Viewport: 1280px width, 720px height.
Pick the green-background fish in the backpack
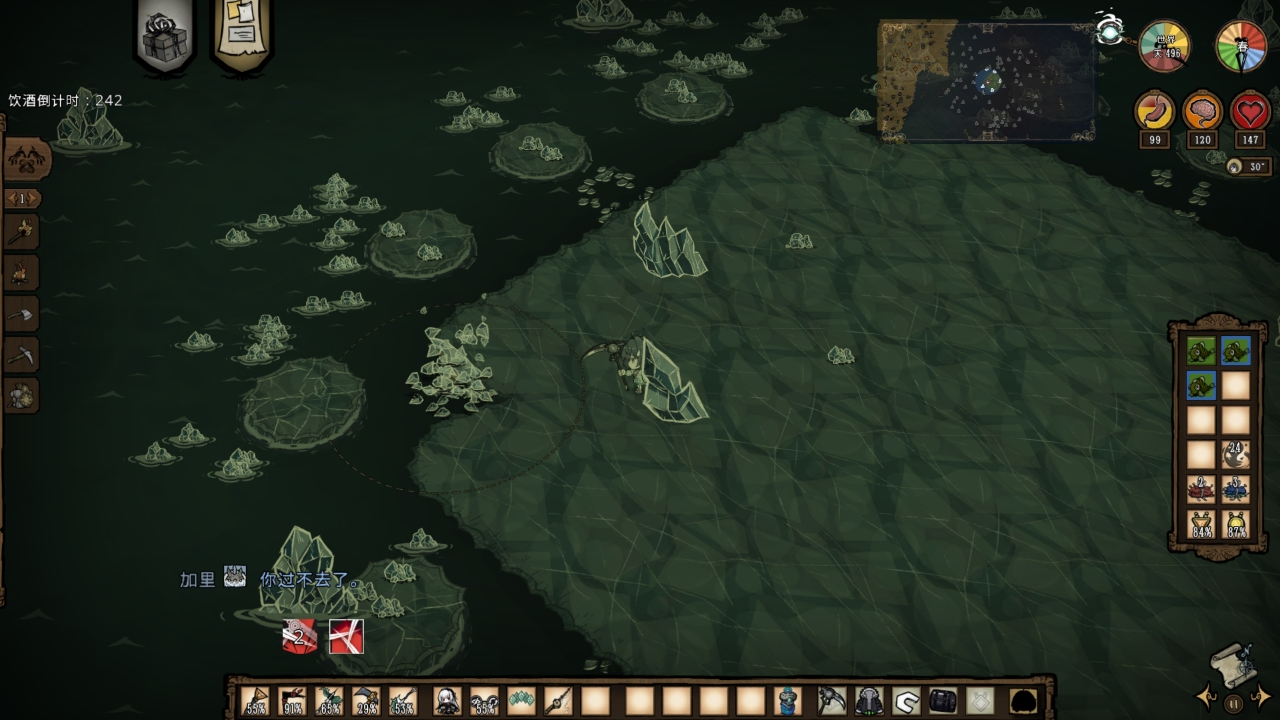(x=1200, y=350)
